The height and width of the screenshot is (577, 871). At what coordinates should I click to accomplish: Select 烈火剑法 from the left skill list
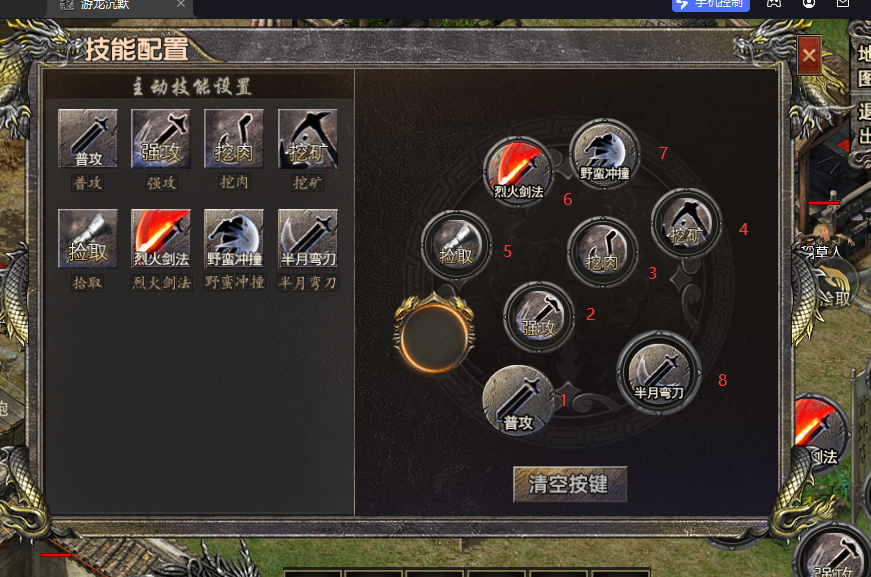coord(161,239)
